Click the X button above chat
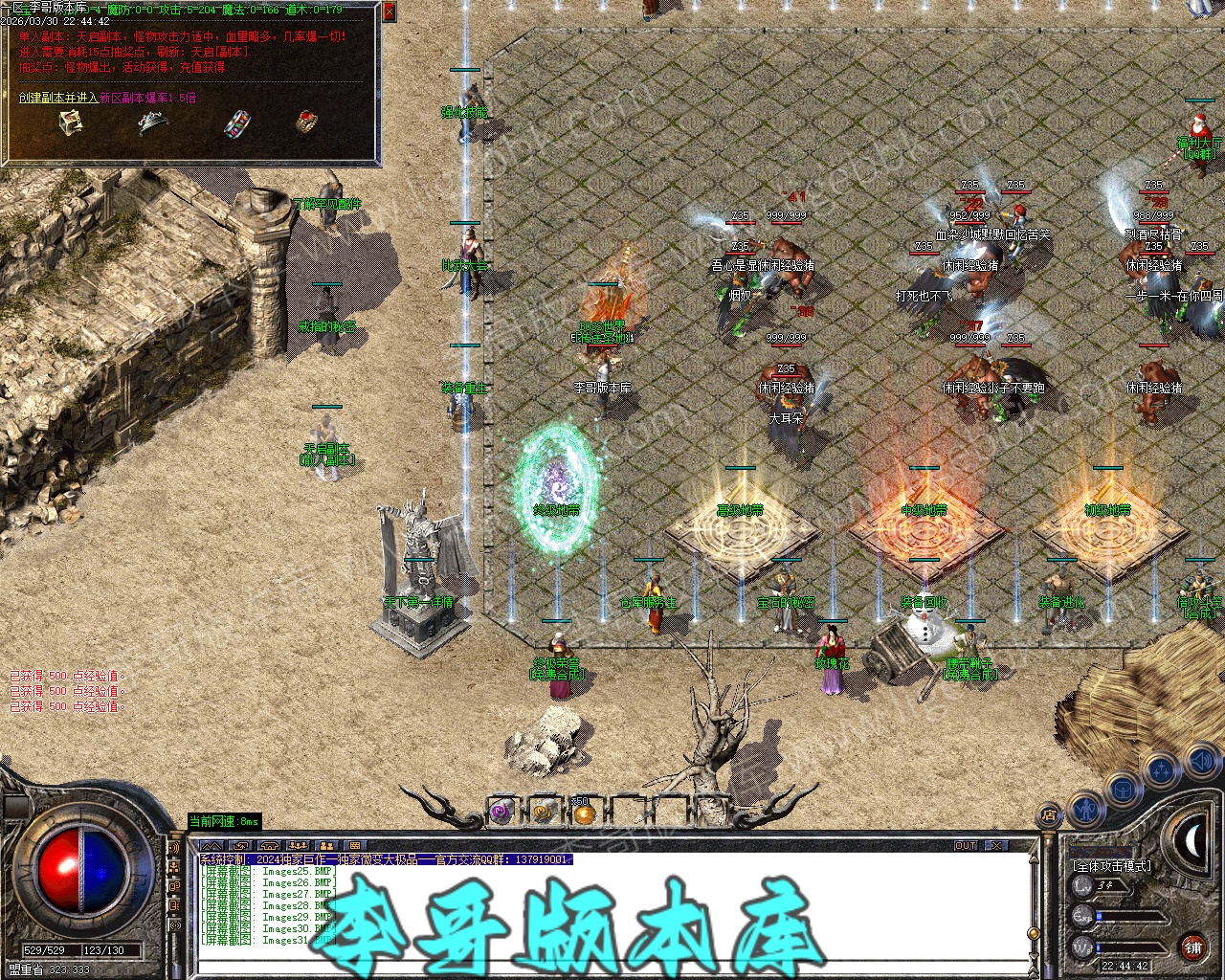The height and width of the screenshot is (980, 1225). coord(996,845)
